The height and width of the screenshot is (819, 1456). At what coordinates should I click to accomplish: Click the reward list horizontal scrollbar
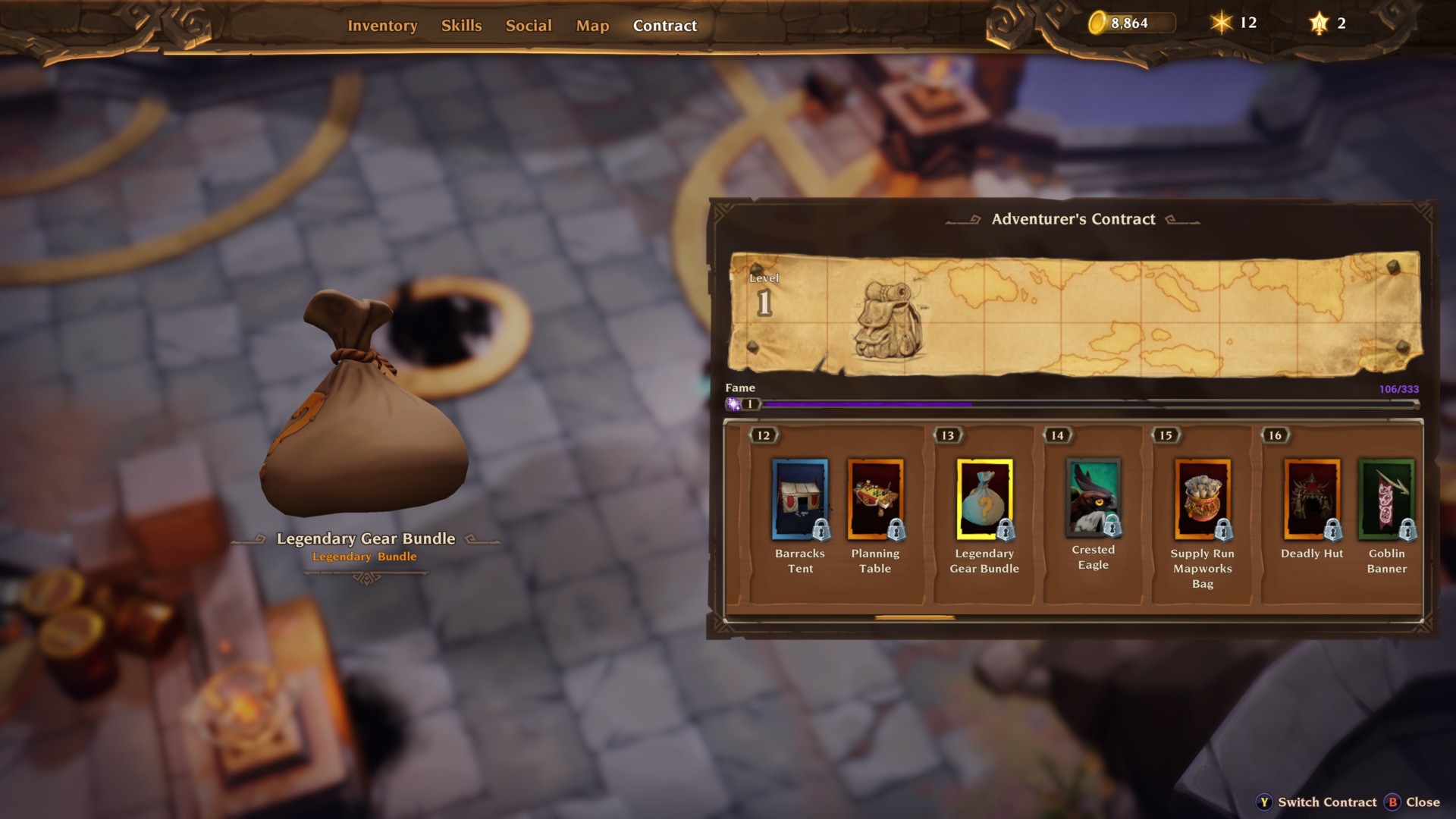point(915,618)
